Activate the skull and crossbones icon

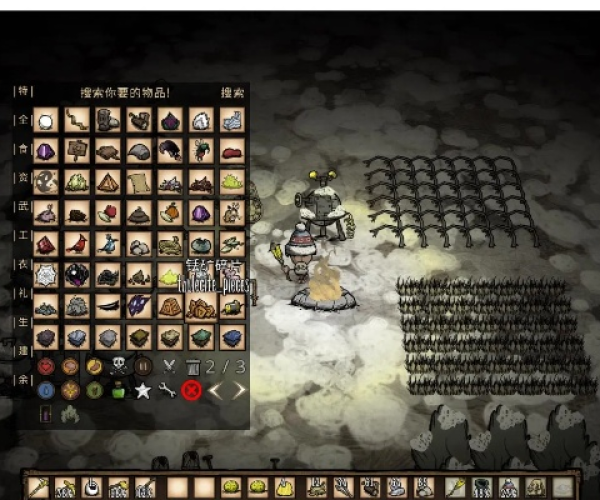118,366
